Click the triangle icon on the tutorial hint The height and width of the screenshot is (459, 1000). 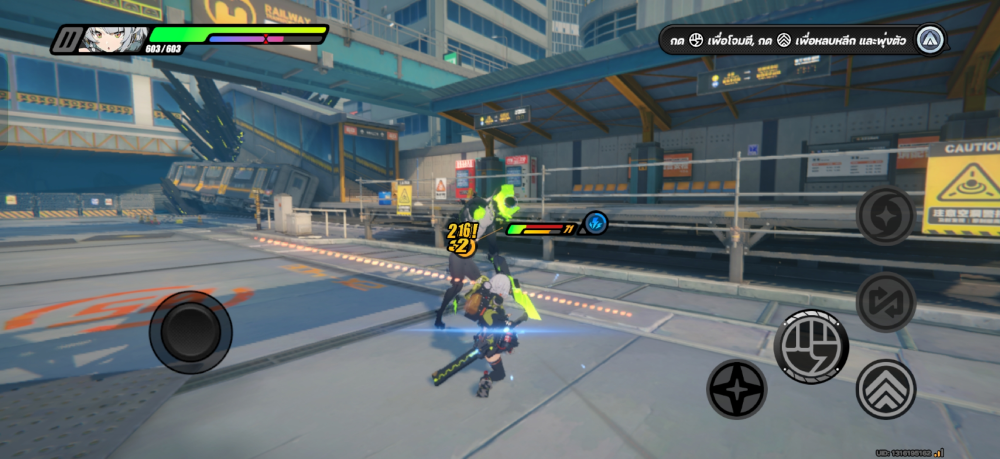[930, 39]
